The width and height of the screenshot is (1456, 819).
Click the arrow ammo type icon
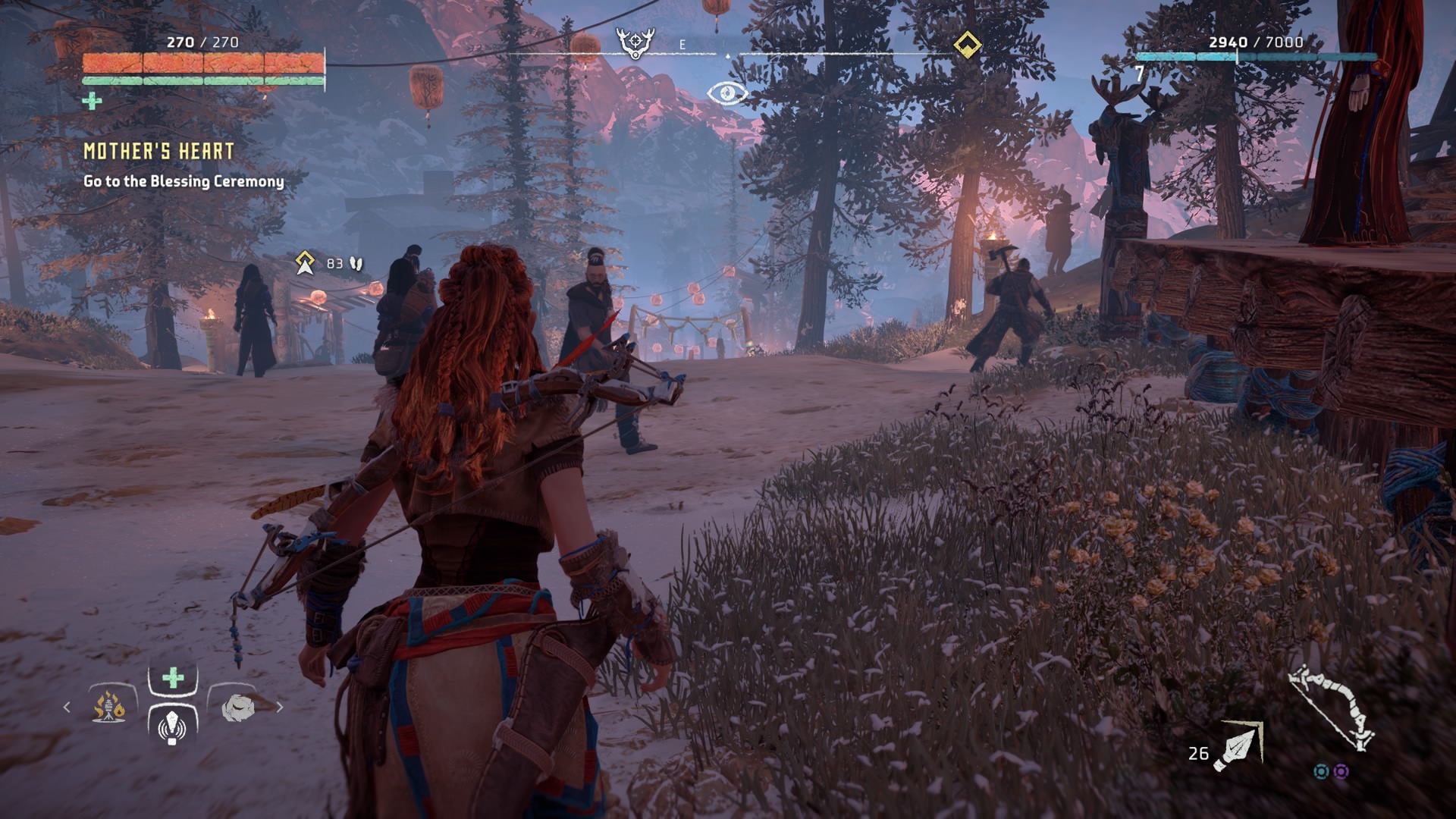click(1238, 745)
